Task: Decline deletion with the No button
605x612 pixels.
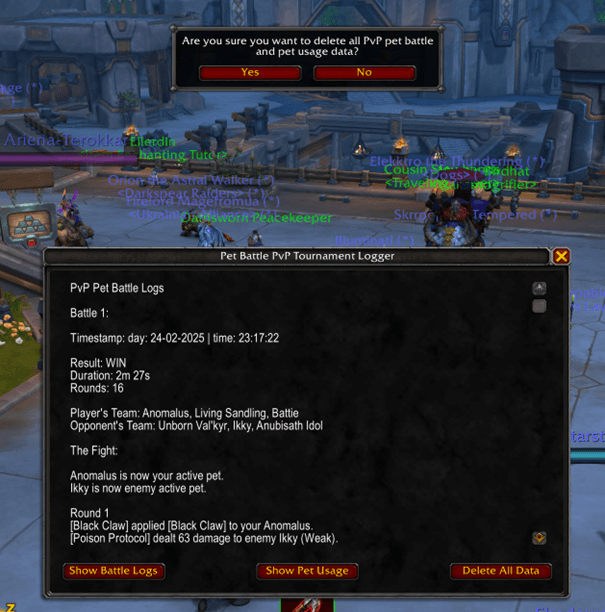Action: click(x=364, y=72)
